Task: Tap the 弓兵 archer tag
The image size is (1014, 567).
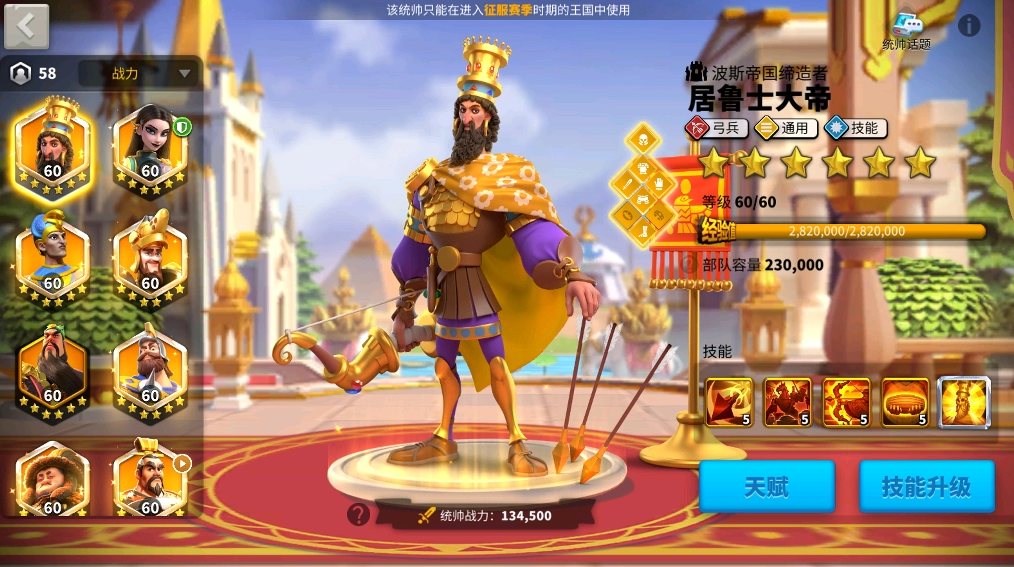Action: pyautogui.click(x=716, y=128)
